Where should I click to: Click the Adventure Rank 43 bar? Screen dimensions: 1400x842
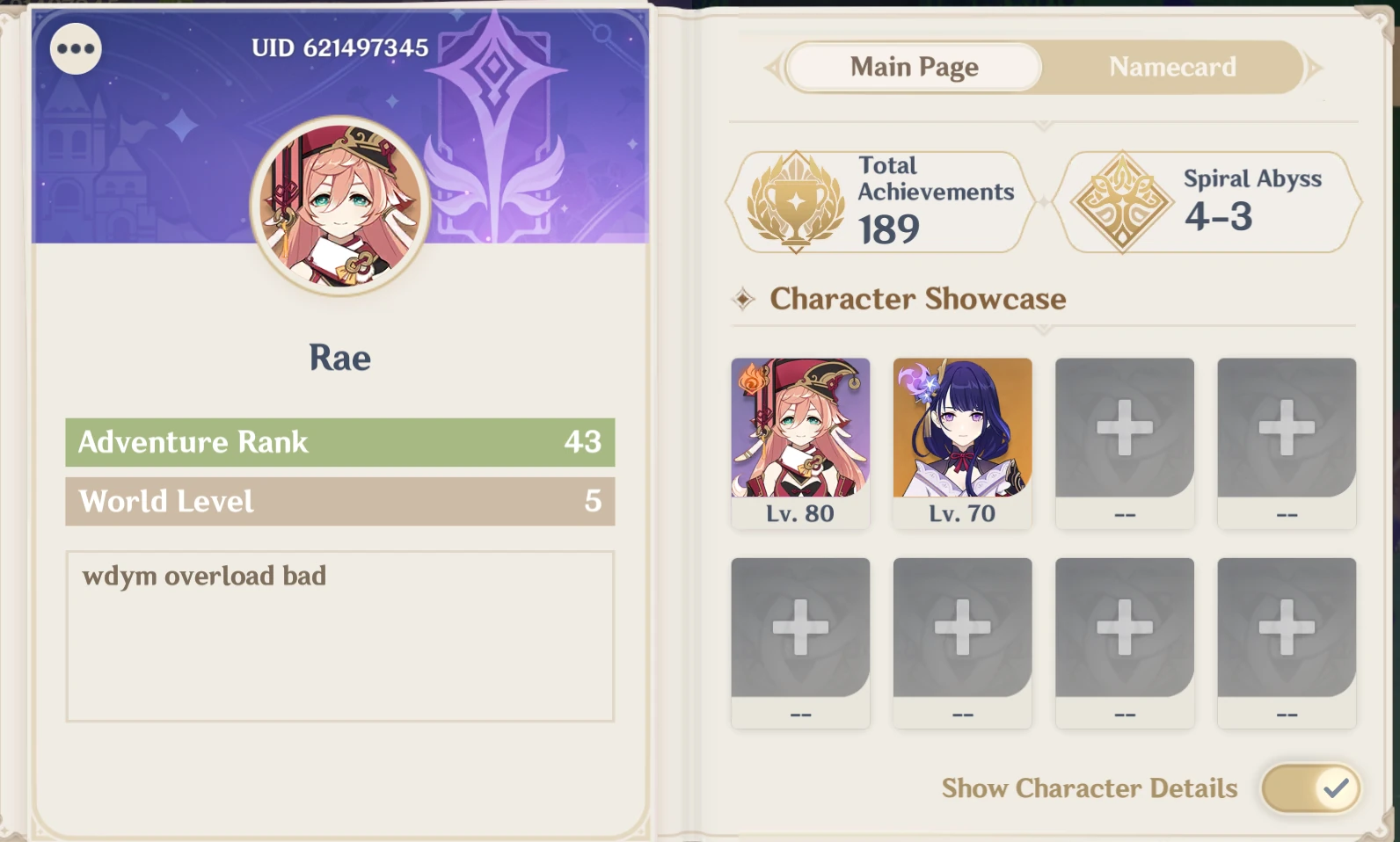click(x=339, y=442)
